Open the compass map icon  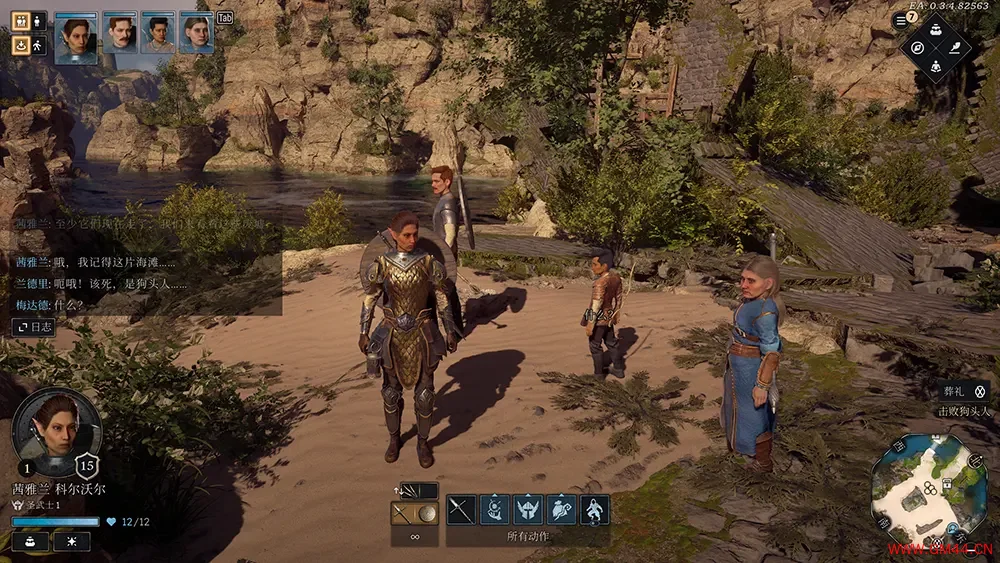point(915,47)
